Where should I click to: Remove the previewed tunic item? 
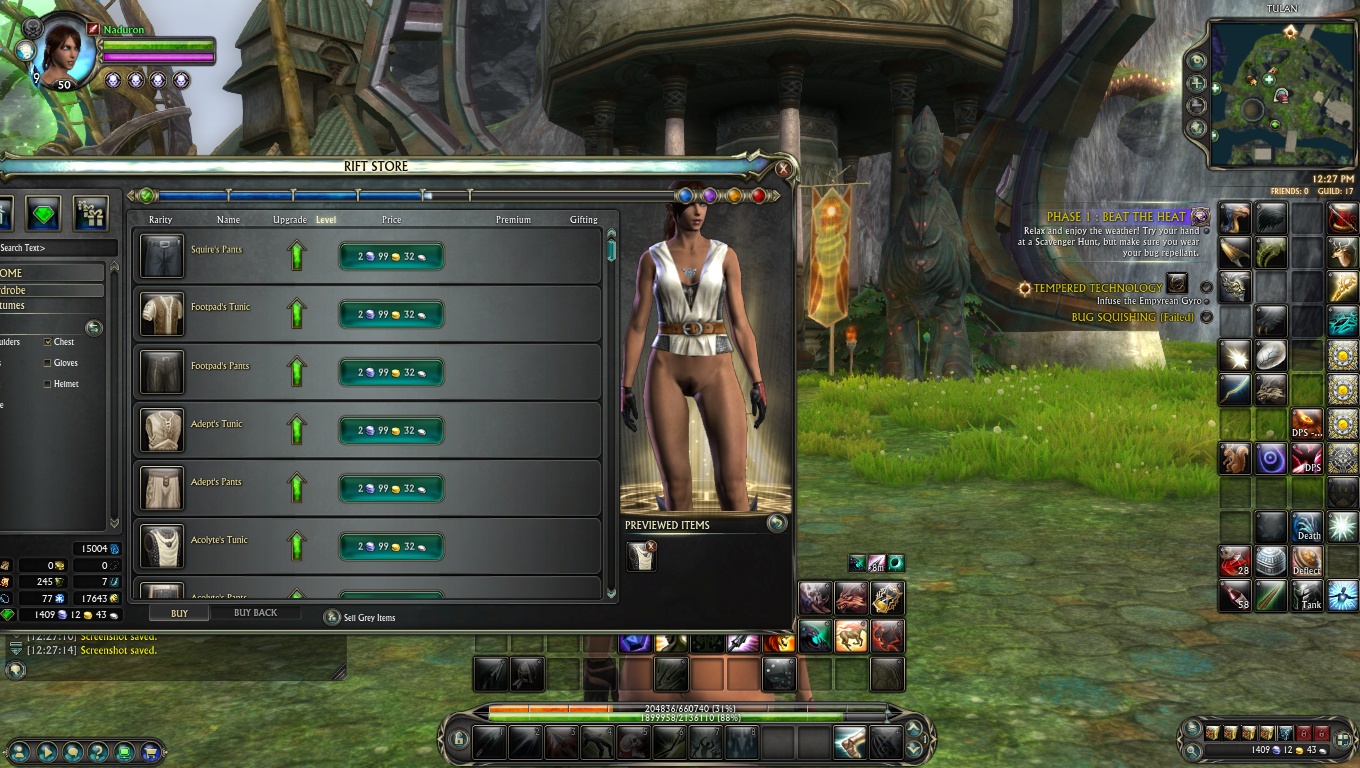point(651,546)
